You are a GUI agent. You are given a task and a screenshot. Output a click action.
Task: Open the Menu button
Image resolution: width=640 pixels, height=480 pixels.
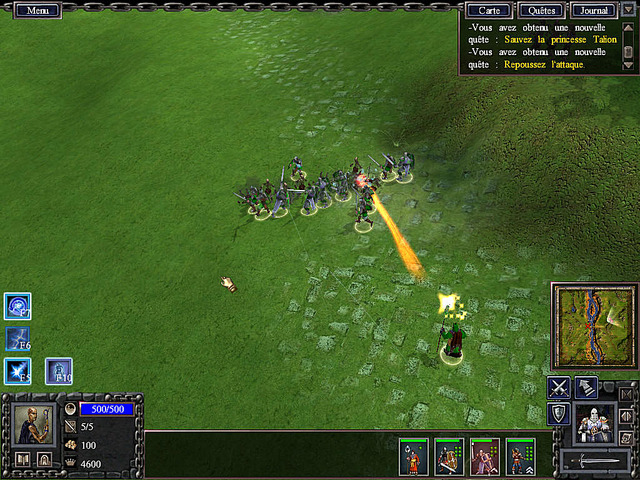(x=38, y=10)
